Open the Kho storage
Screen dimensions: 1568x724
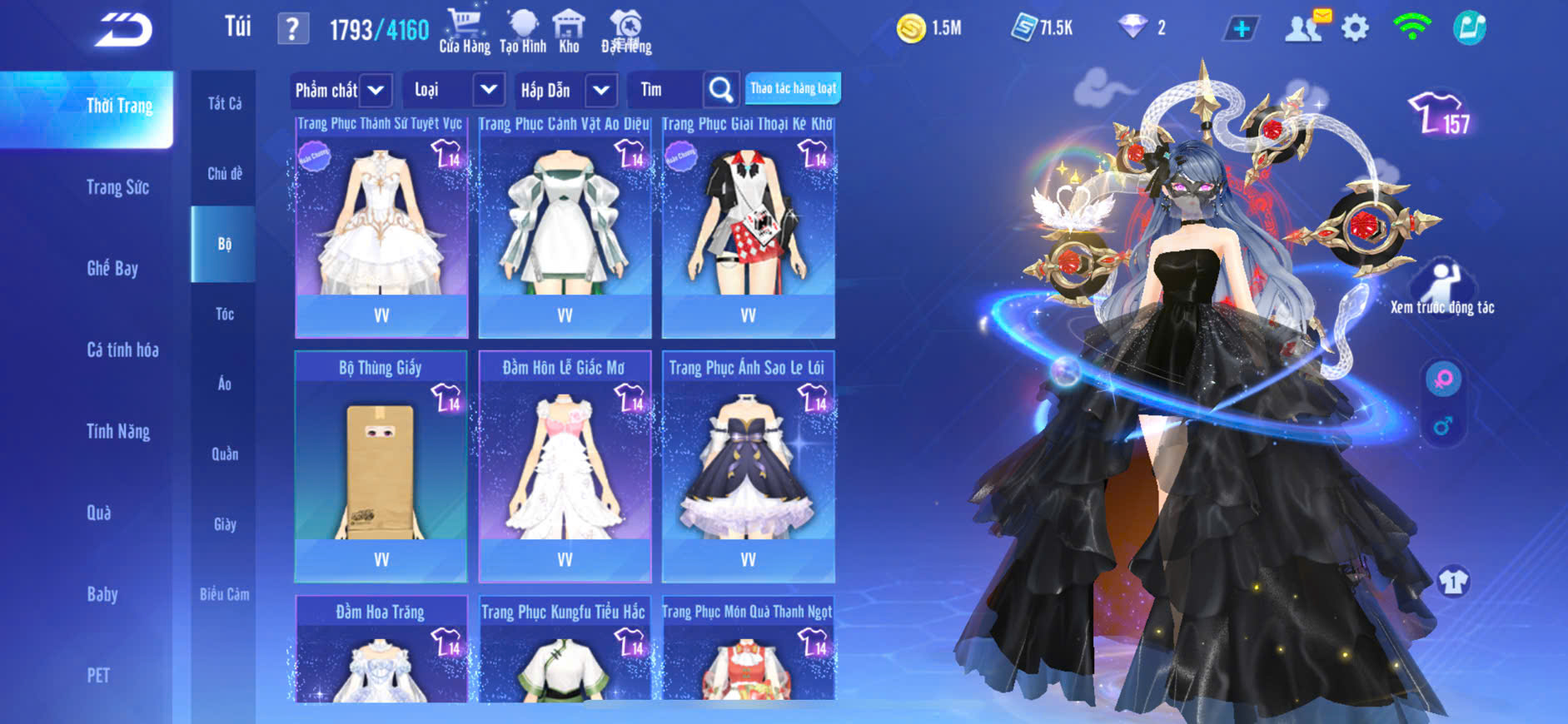point(569,31)
